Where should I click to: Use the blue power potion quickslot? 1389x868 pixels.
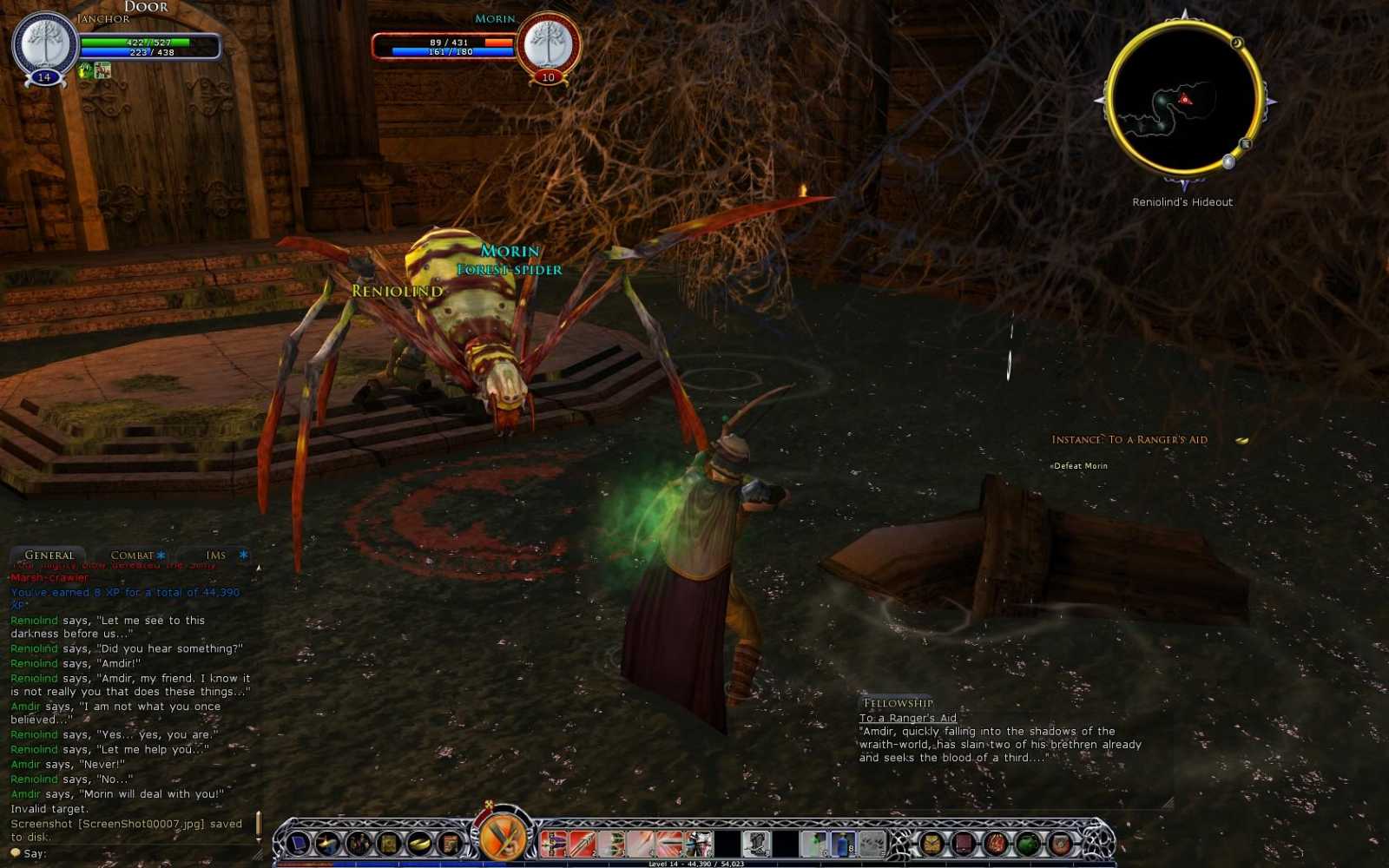pos(844,842)
